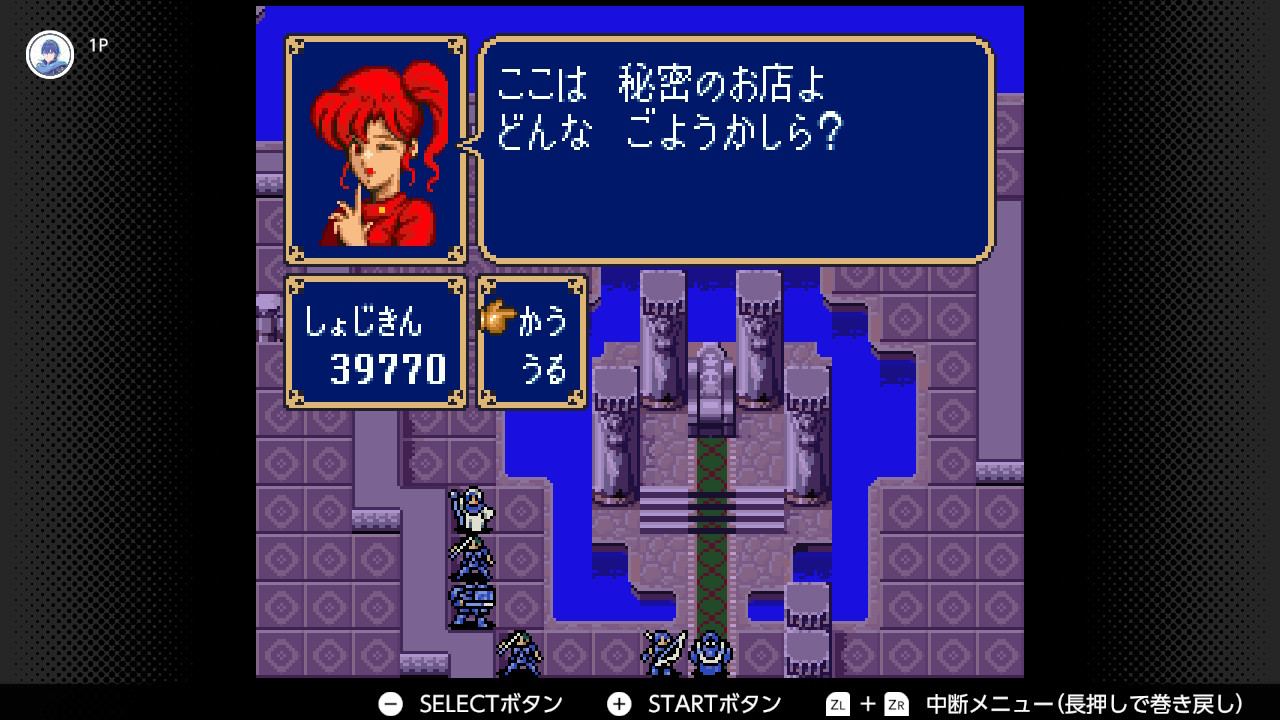The width and height of the screenshot is (1280, 720).
Task: Choose the かう (Buy) option
Action: coord(543,321)
